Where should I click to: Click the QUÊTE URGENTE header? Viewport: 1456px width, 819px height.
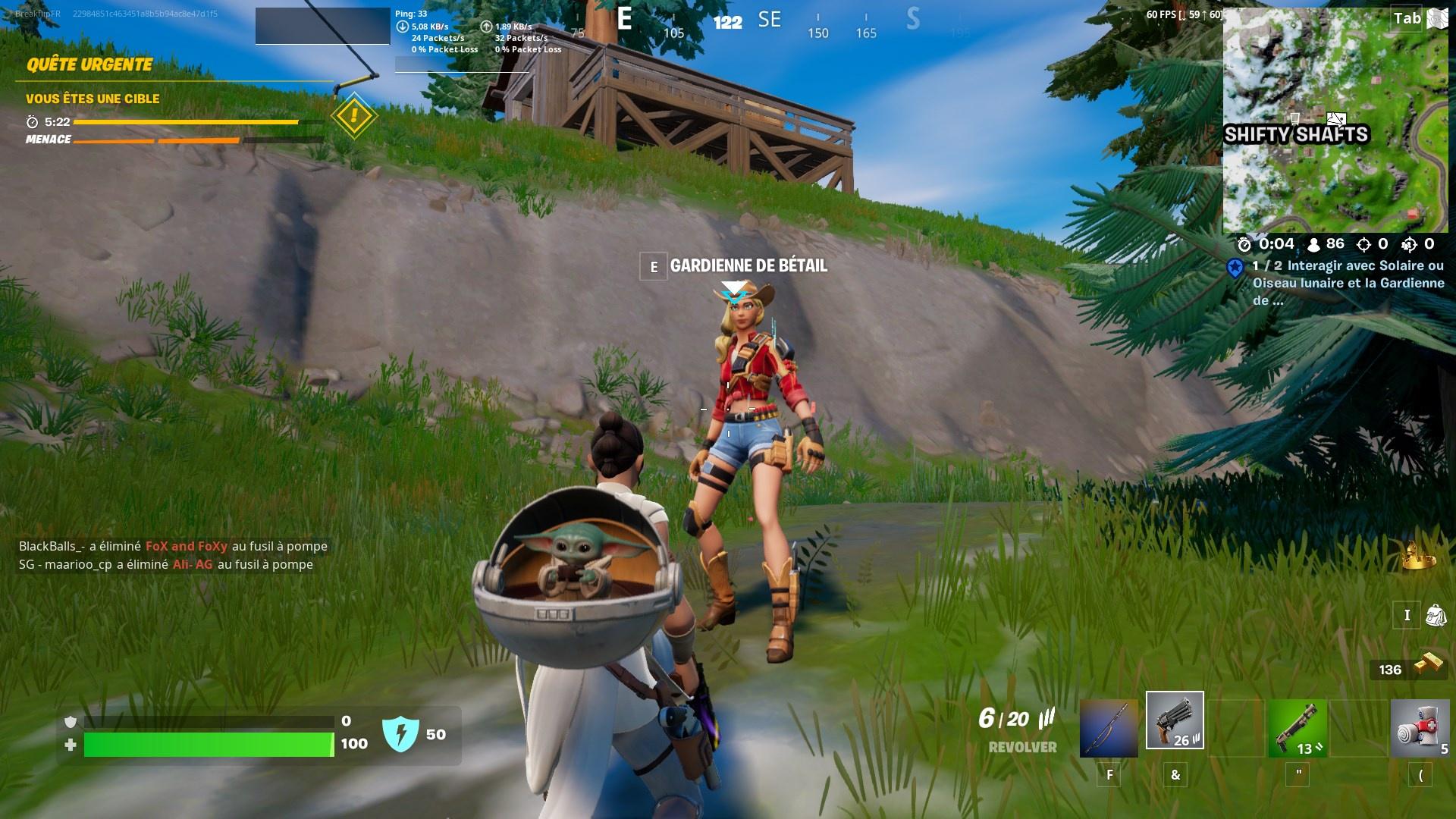coord(90,64)
